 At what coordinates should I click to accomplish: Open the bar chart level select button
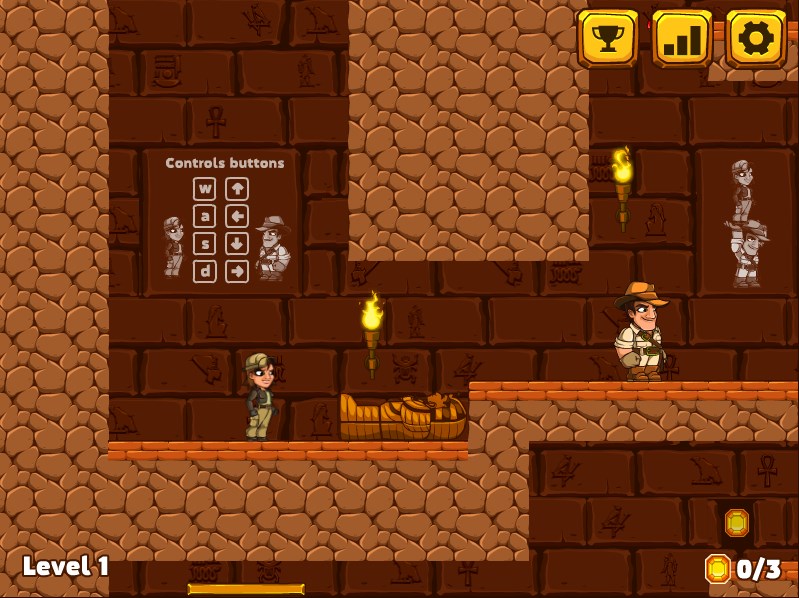coord(682,39)
